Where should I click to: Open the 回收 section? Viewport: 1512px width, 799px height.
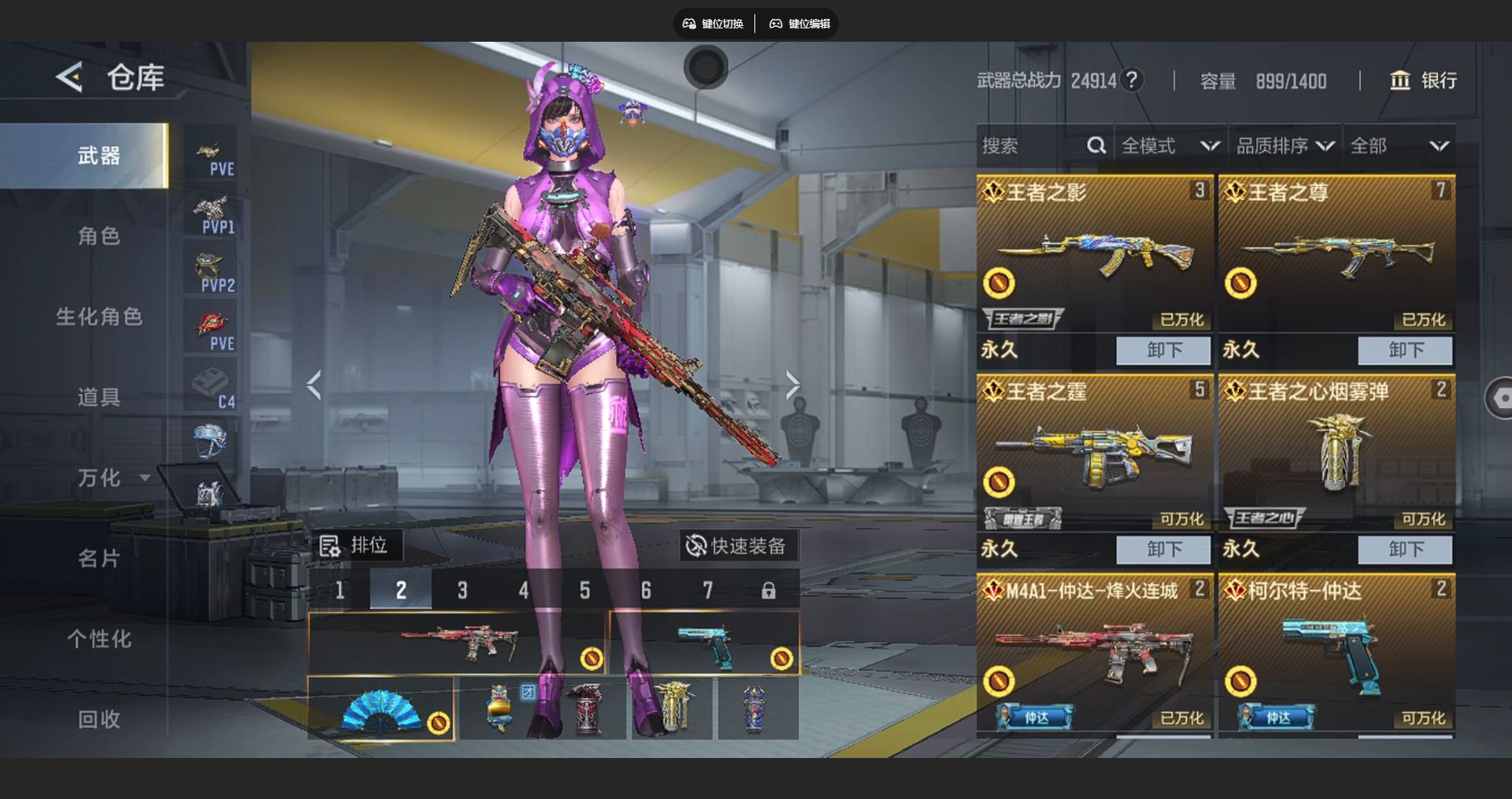point(98,719)
